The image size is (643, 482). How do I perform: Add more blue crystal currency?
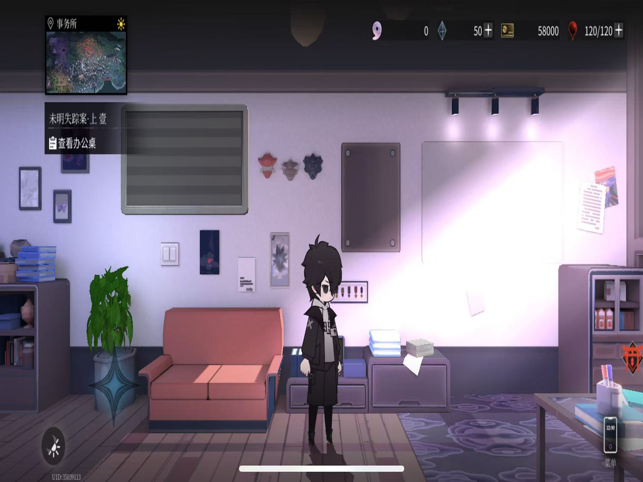pos(488,31)
